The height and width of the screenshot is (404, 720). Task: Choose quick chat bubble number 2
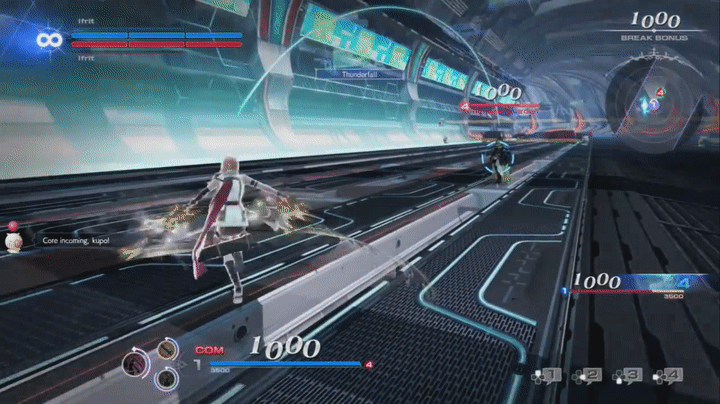[587, 376]
